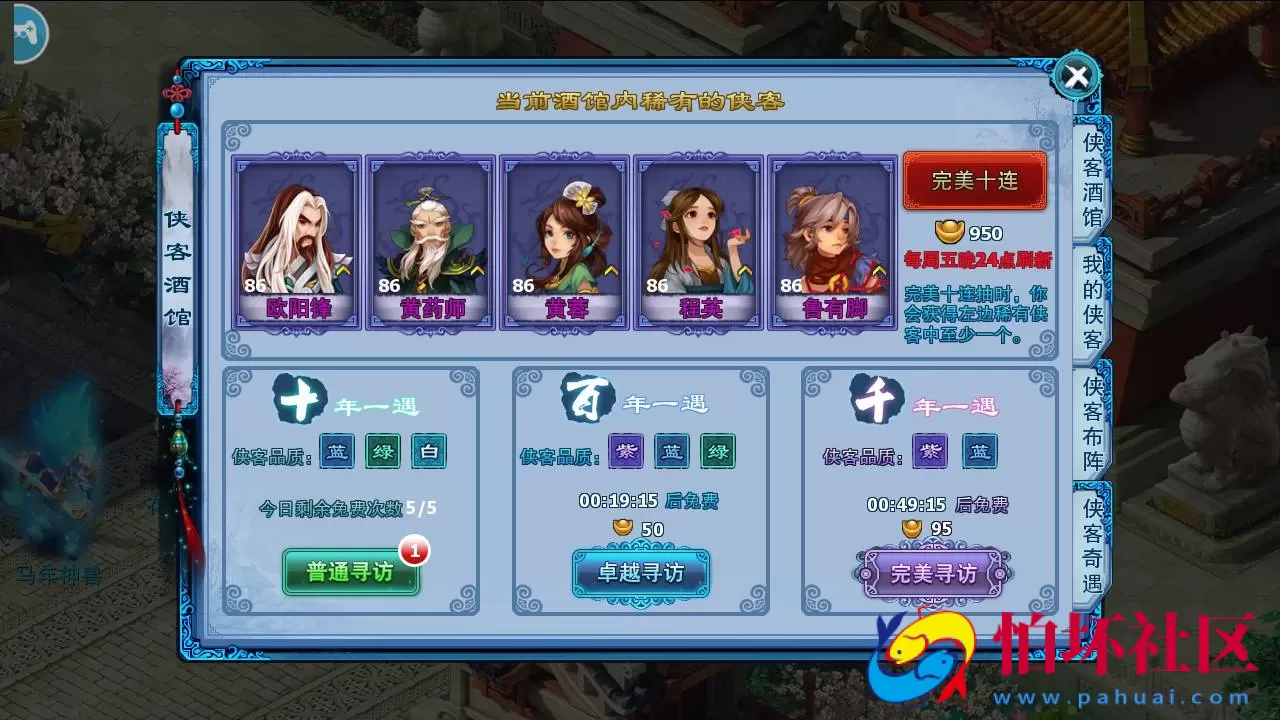
Task: Toggle the 蓝 quality badge in 十年一遇
Action: click(335, 452)
